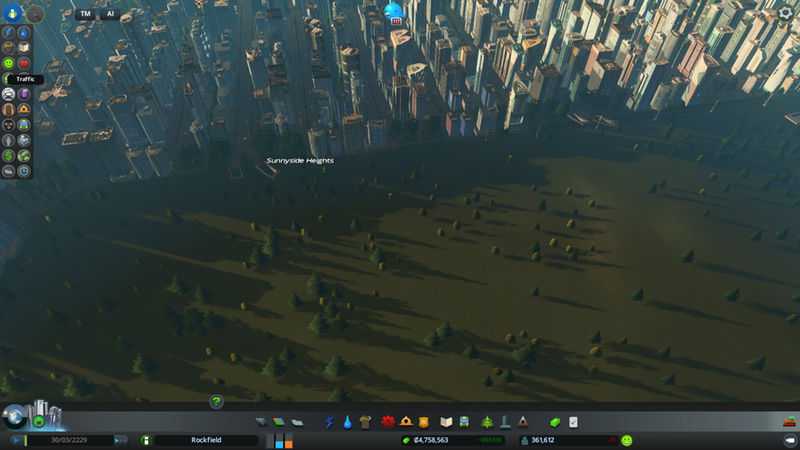Screen dimensions: 800x450
Task: Open the Zoning tool with colored squares
Action: [x=278, y=422]
